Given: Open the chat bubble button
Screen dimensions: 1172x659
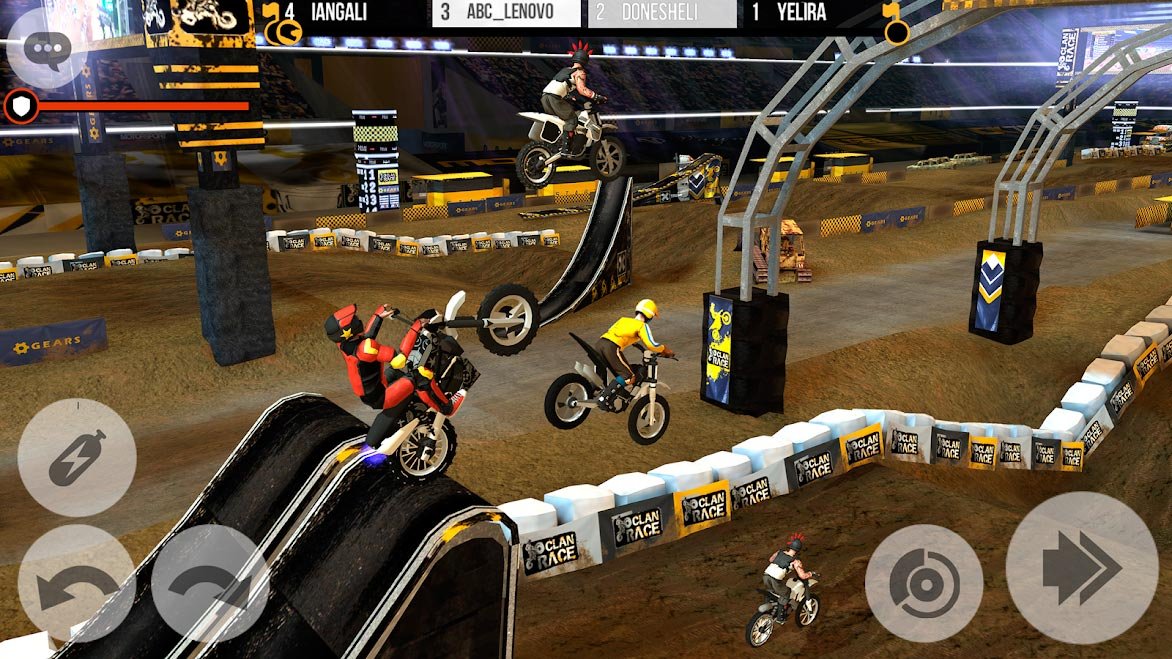Looking at the screenshot, I should point(46,49).
